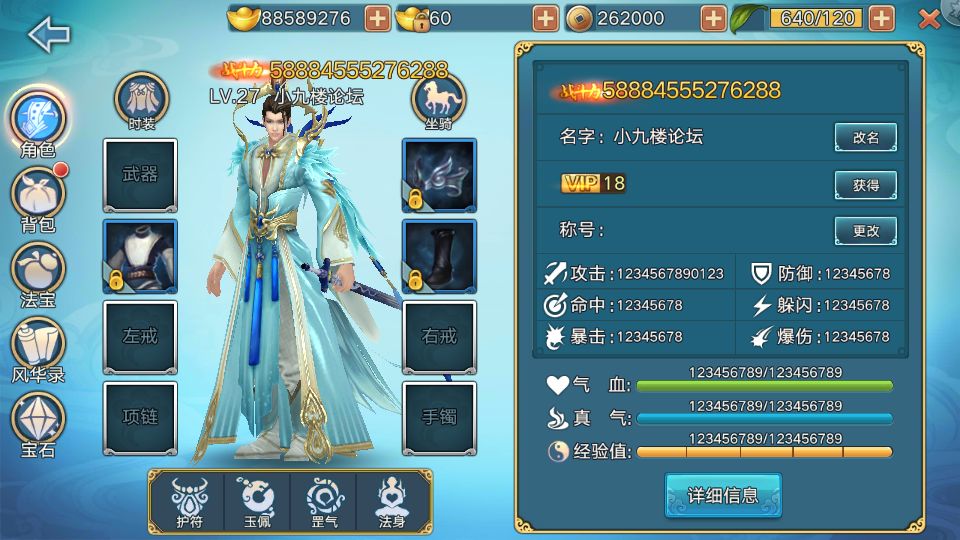
Task: Select the 护符 amulet slot
Action: coord(188,501)
